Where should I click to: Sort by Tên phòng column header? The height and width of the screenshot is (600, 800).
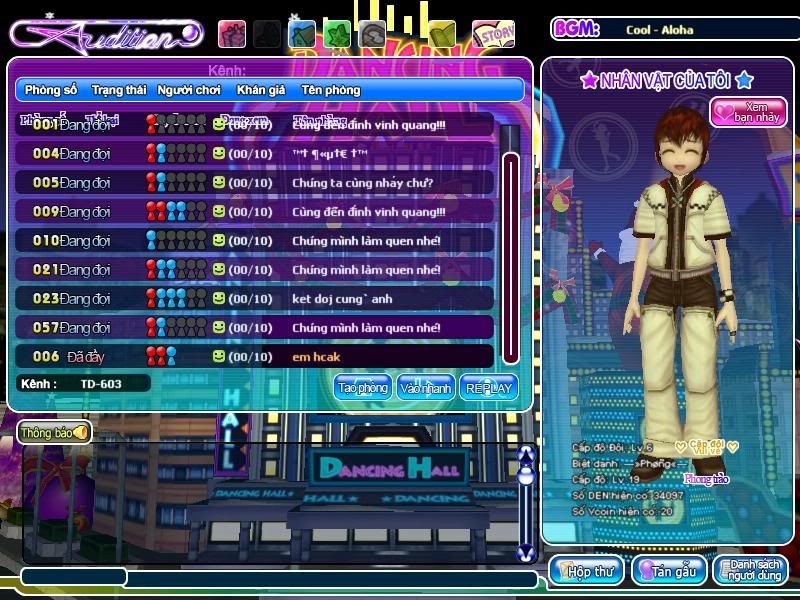[x=330, y=90]
